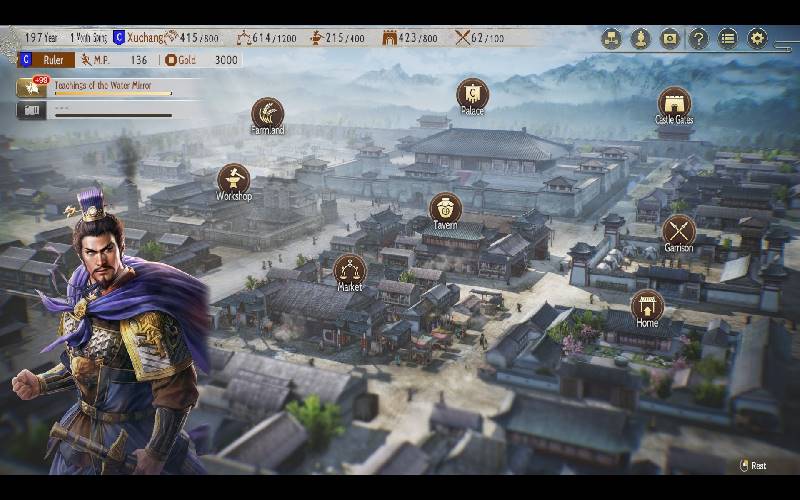
Task: Open the Workshop facility
Action: [233, 180]
